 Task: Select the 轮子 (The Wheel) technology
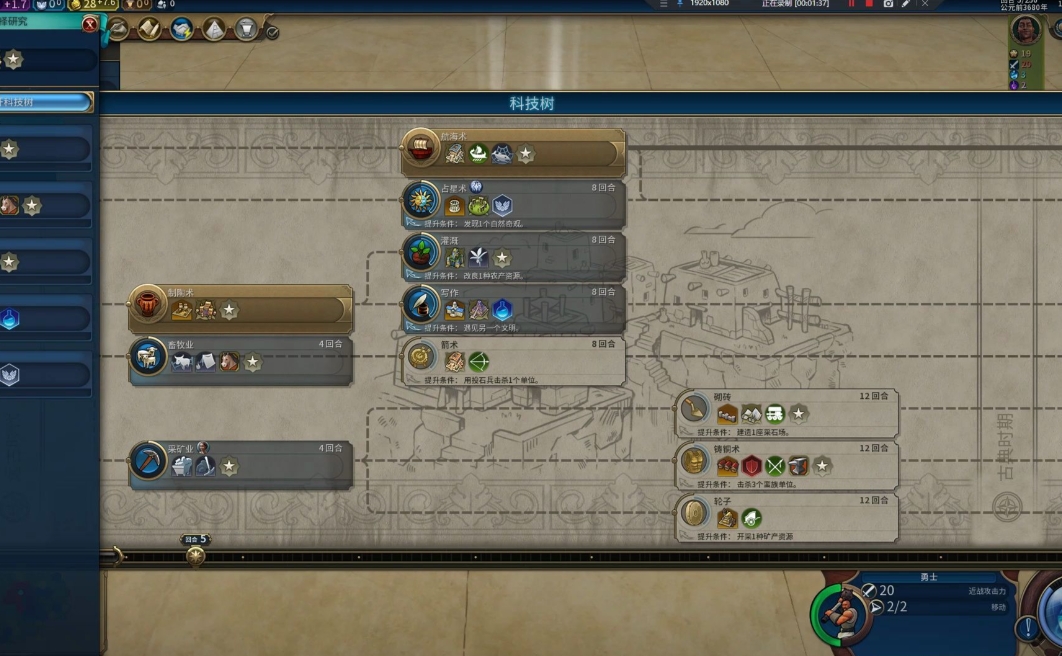point(786,516)
